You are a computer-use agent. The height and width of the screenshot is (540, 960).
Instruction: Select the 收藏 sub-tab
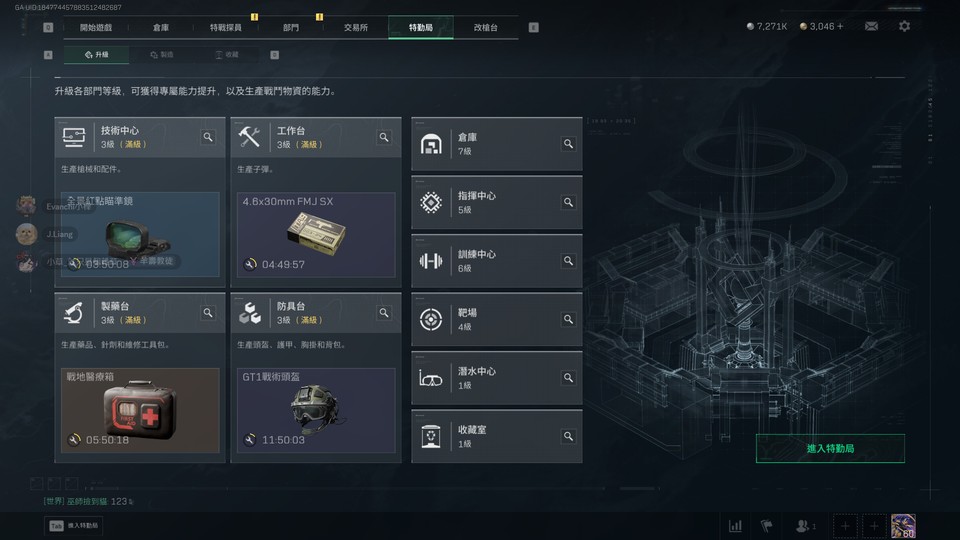pyautogui.click(x=227, y=55)
